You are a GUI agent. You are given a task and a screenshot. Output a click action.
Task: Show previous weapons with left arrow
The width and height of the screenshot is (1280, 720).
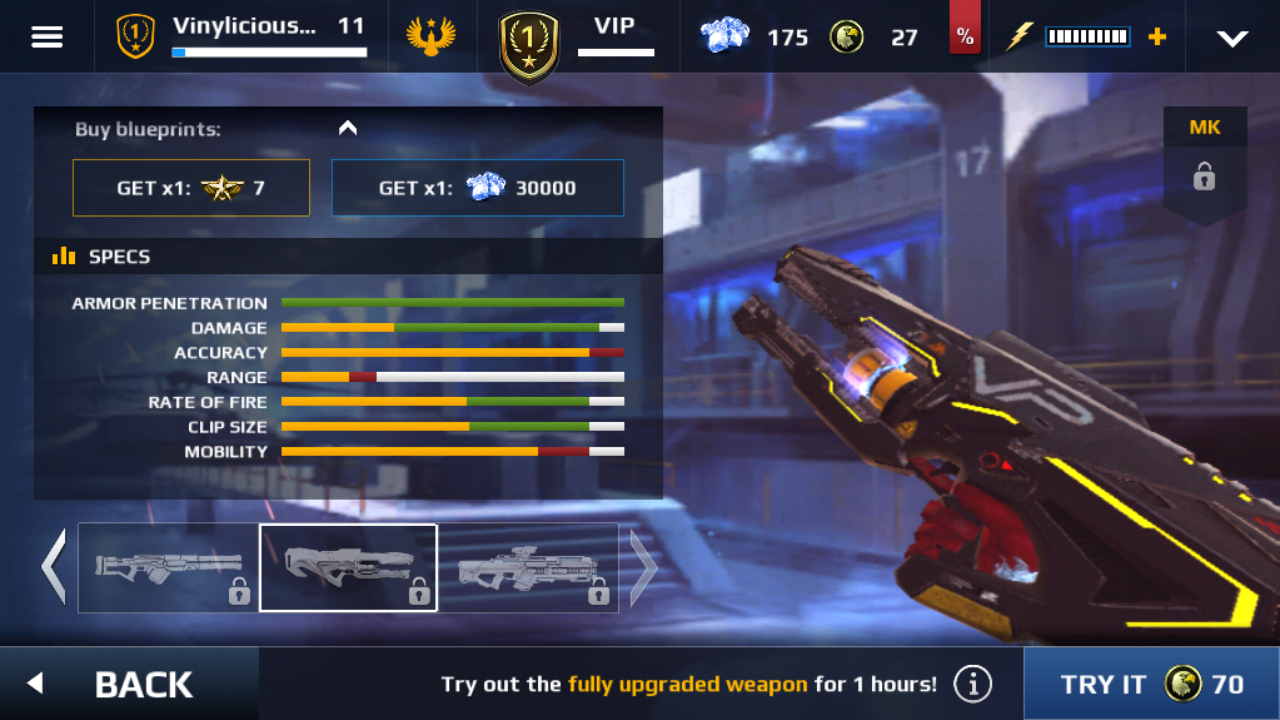coord(54,567)
